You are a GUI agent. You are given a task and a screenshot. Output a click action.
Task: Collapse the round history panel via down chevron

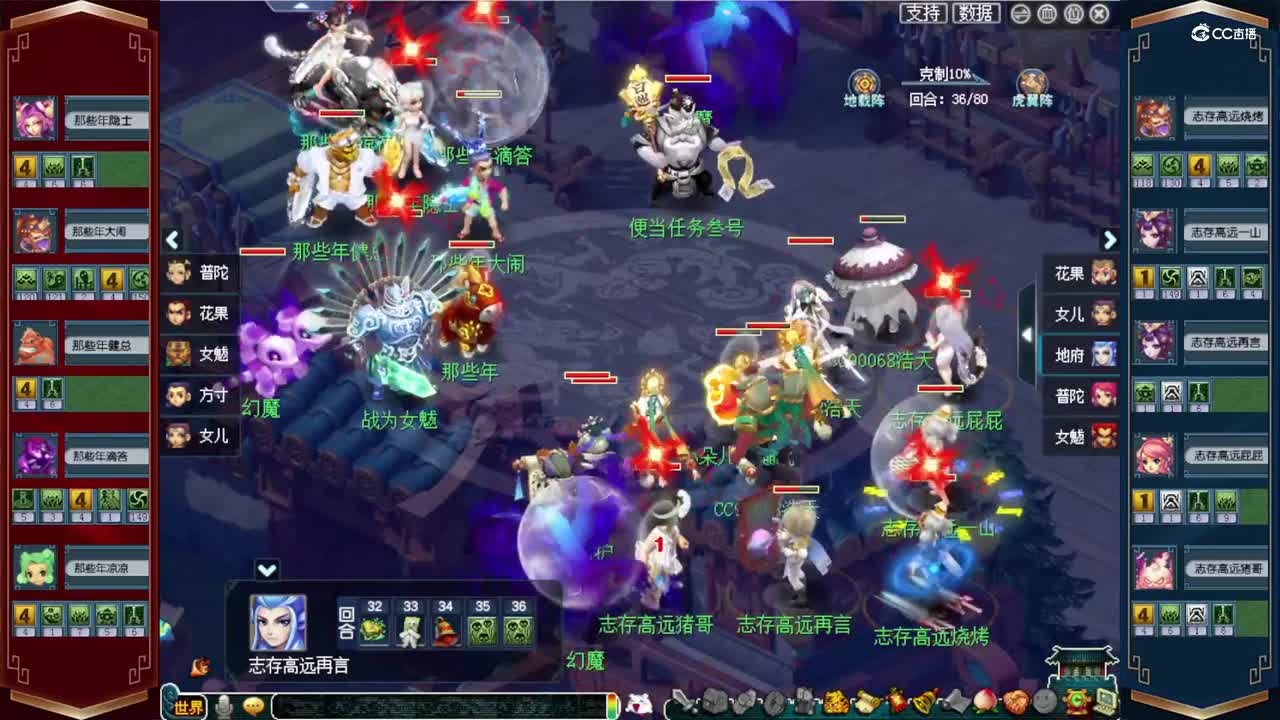(266, 570)
